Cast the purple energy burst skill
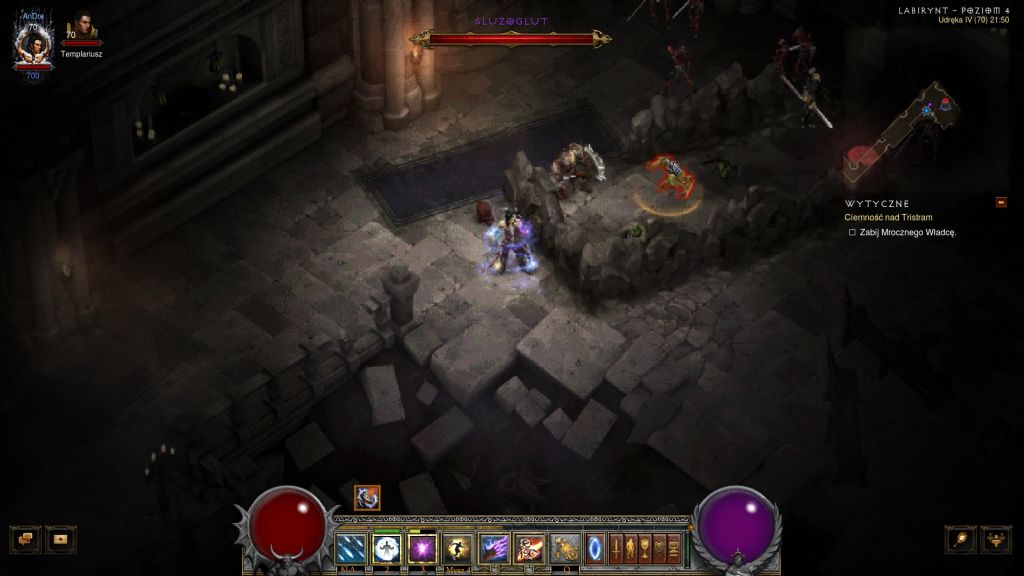The width and height of the screenshot is (1024, 576). coord(423,548)
